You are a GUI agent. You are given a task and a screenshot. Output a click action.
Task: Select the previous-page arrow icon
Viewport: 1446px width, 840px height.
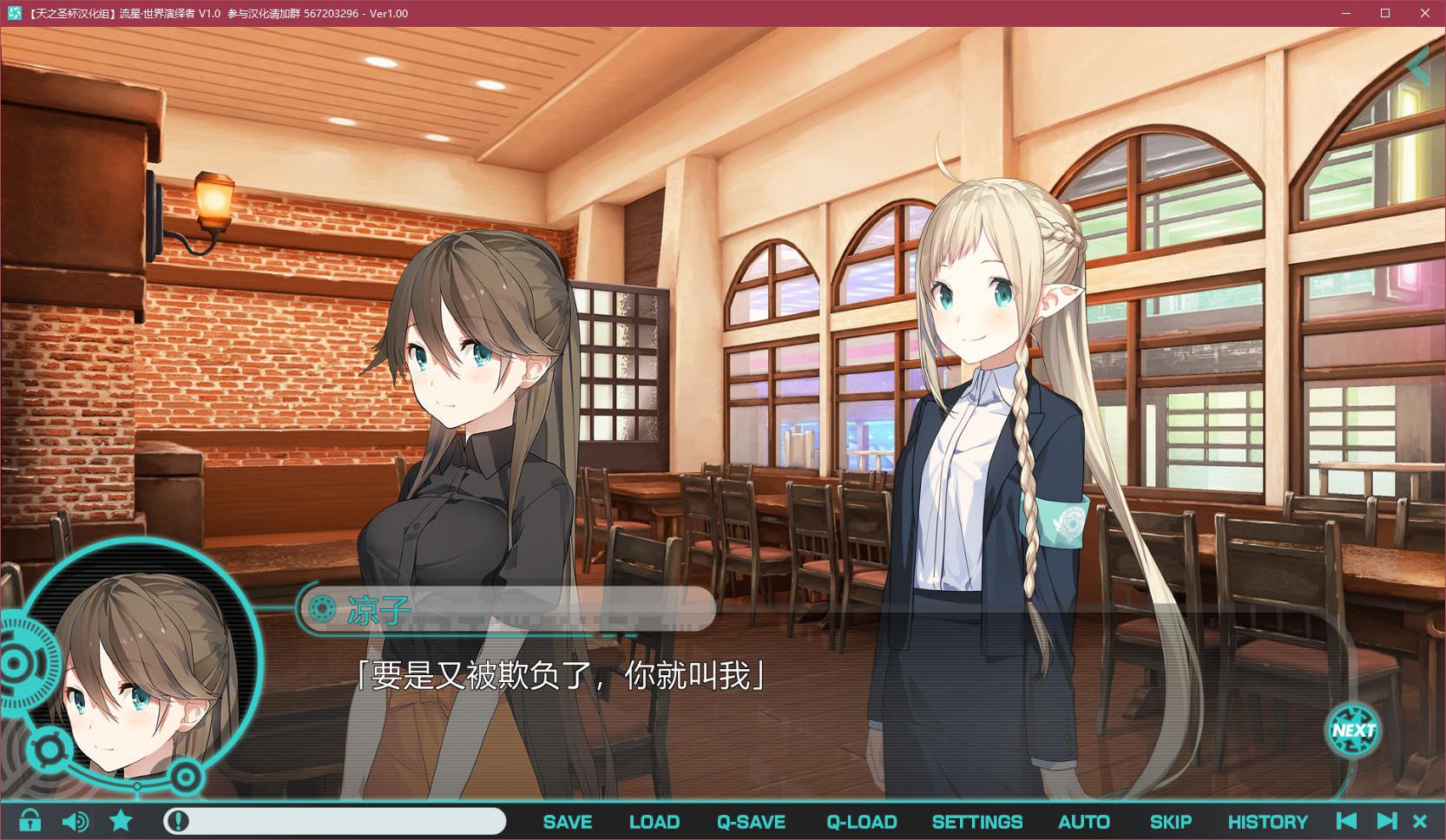point(1347,821)
